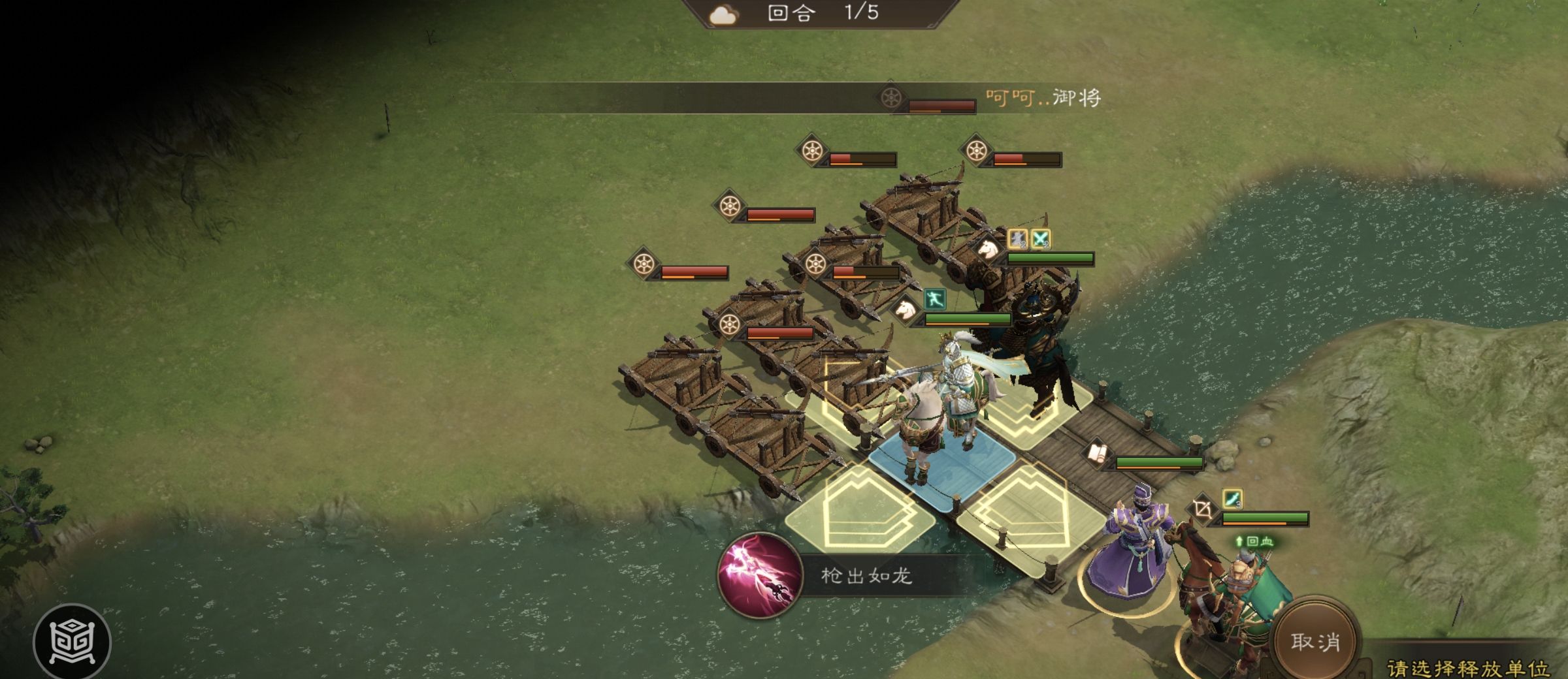Image resolution: width=1568 pixels, height=679 pixels.
Task: Cancel the skill with the 取消 button
Action: pyautogui.click(x=1315, y=641)
